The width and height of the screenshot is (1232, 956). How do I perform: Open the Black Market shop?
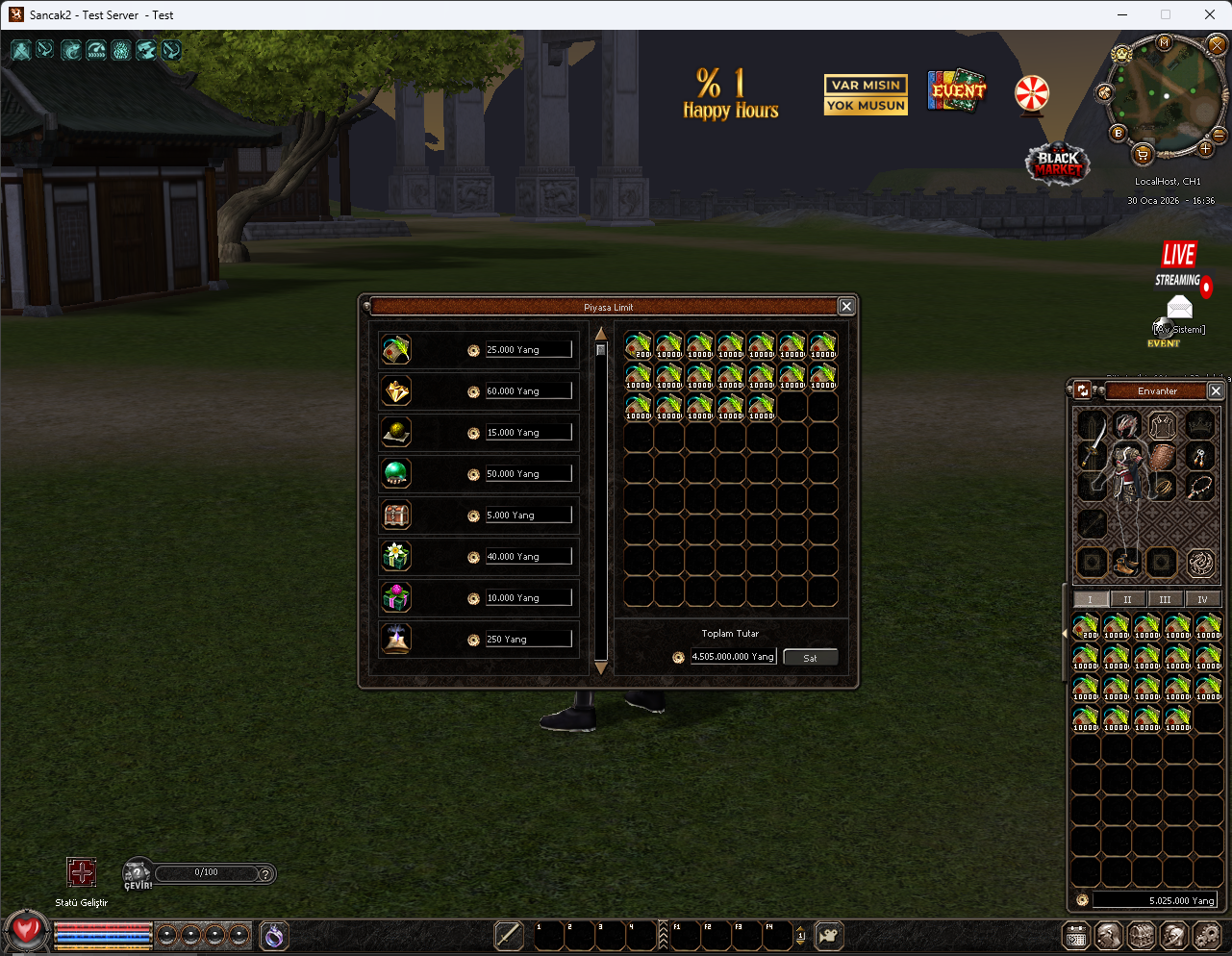[1058, 164]
